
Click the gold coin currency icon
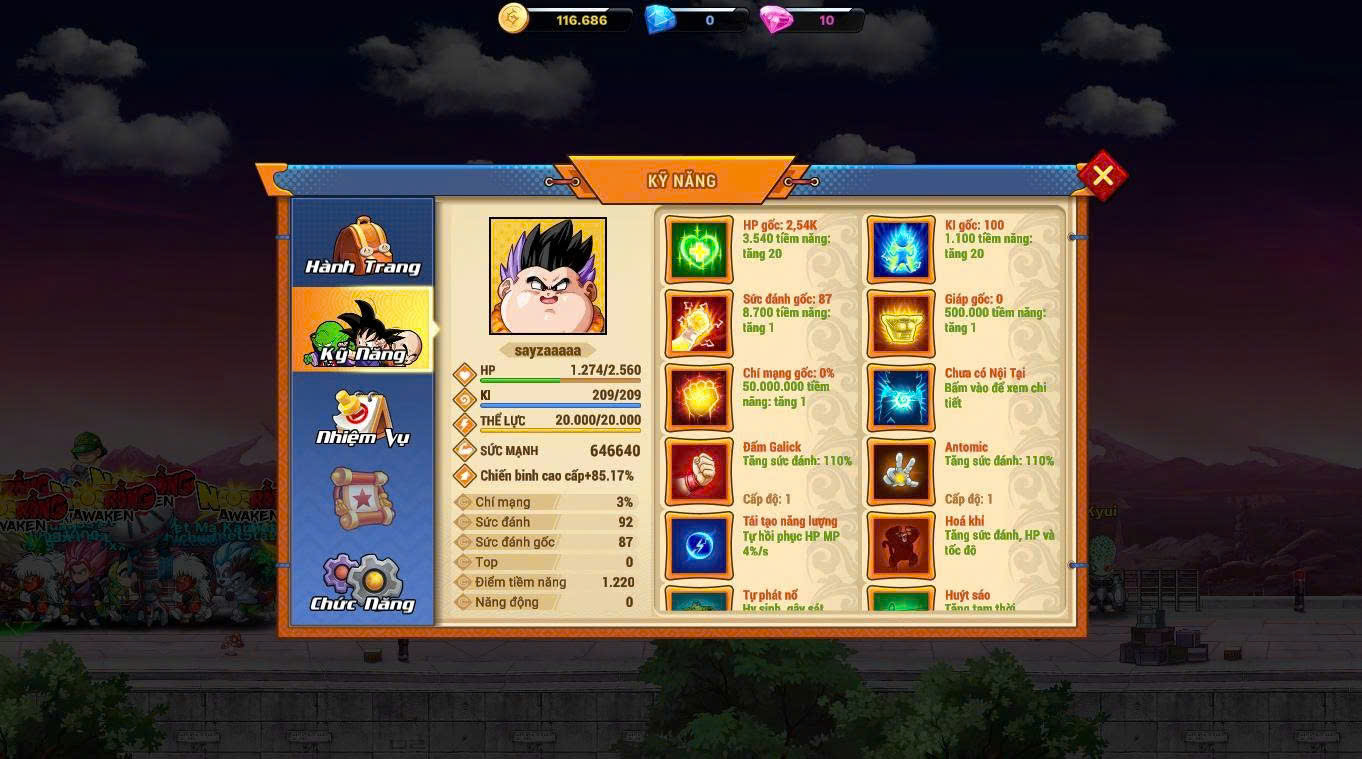click(x=513, y=18)
